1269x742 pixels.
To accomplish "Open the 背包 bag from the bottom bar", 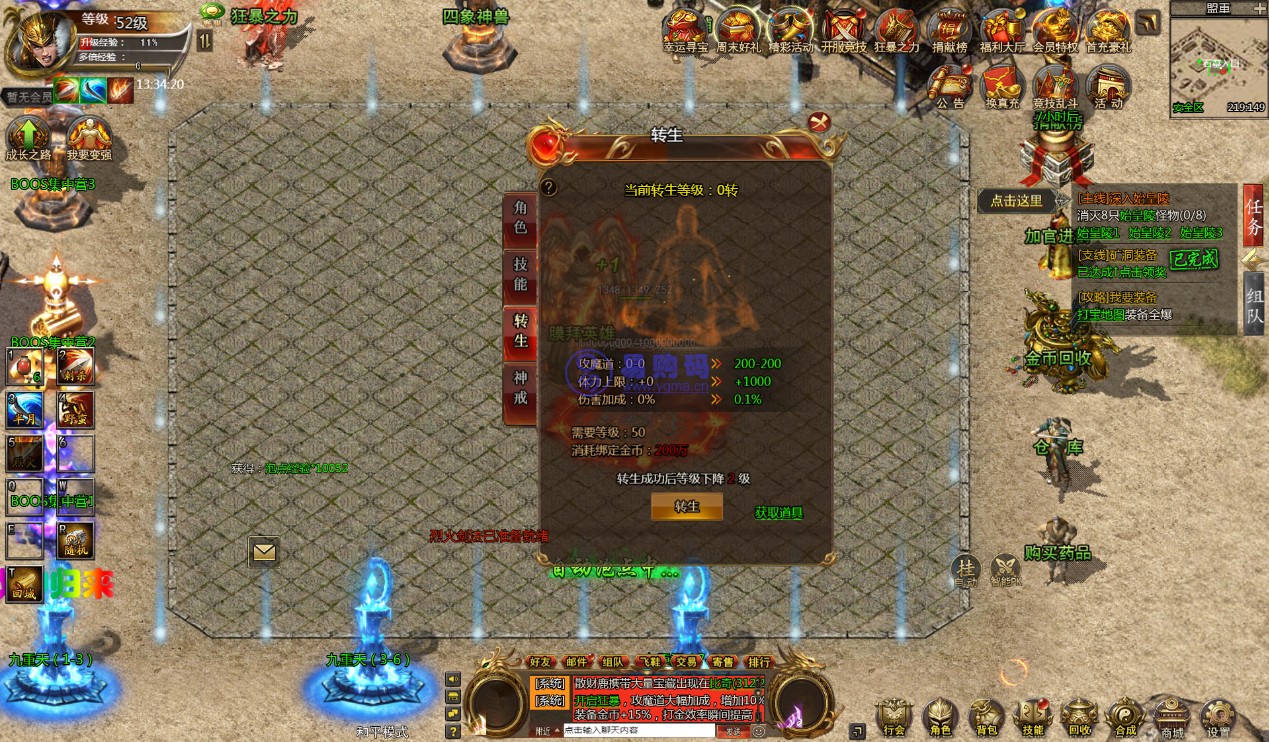I will coord(985,718).
